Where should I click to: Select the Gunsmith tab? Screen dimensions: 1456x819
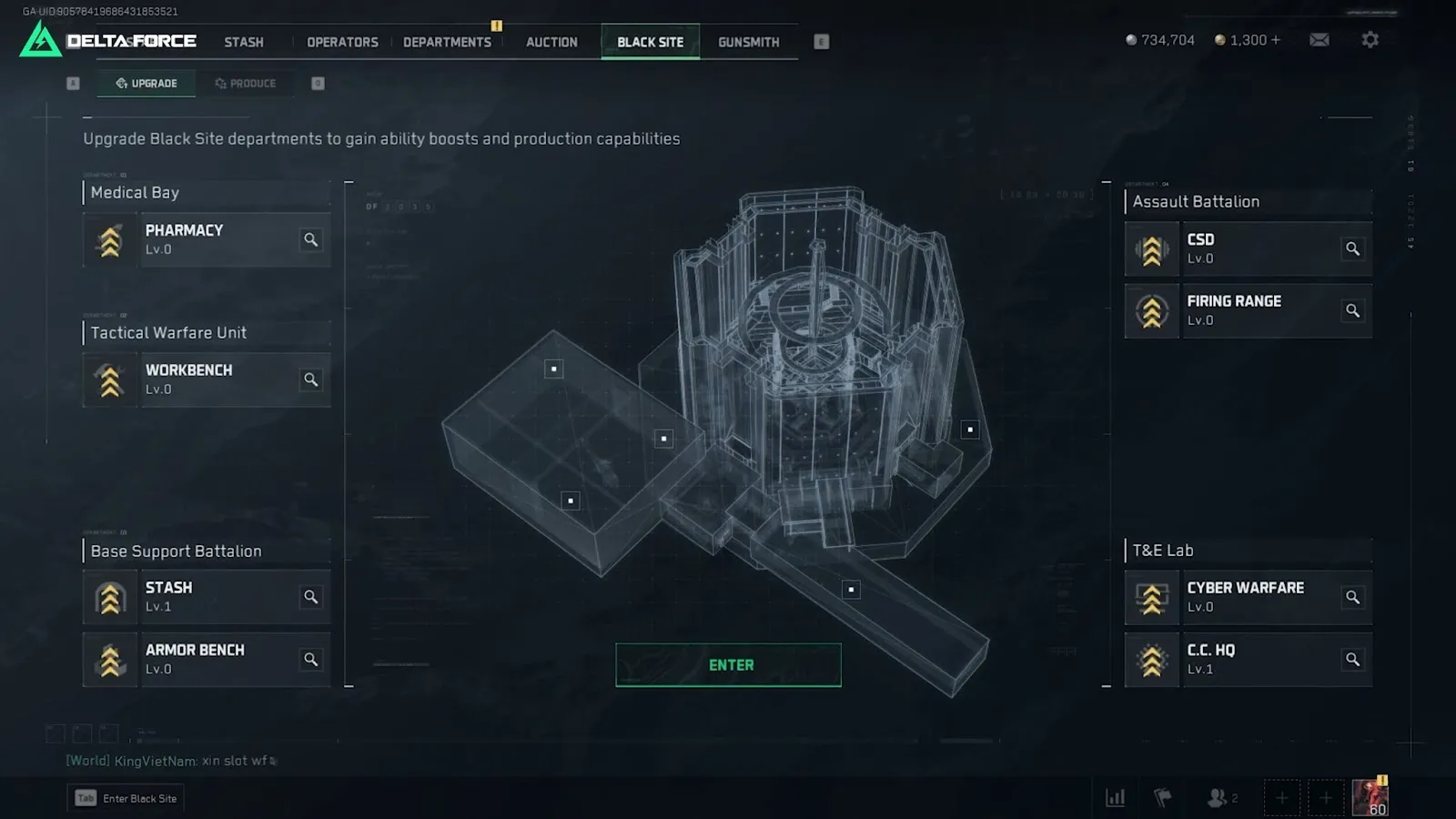pos(748,42)
